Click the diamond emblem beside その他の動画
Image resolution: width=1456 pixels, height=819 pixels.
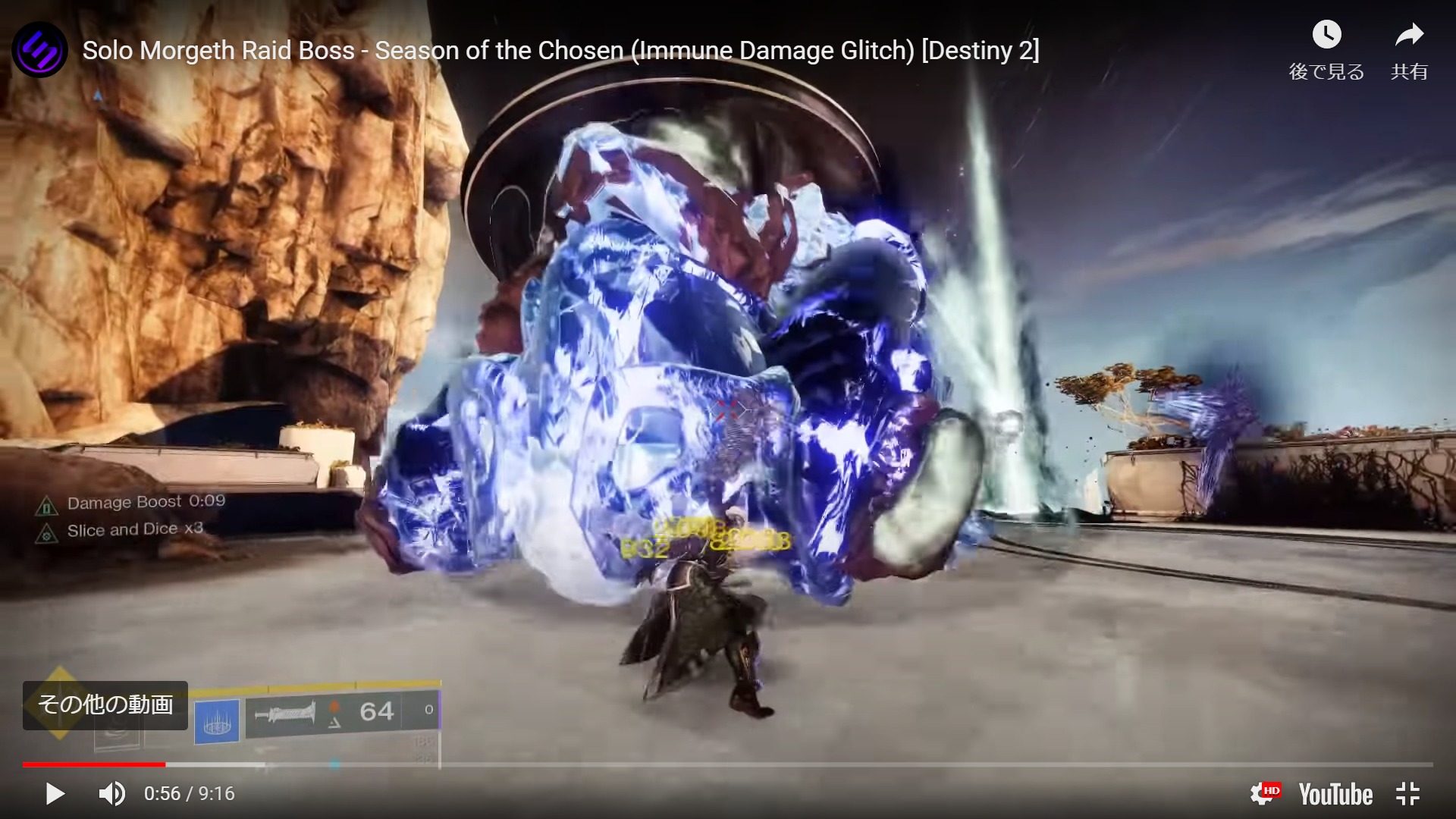[x=59, y=705]
